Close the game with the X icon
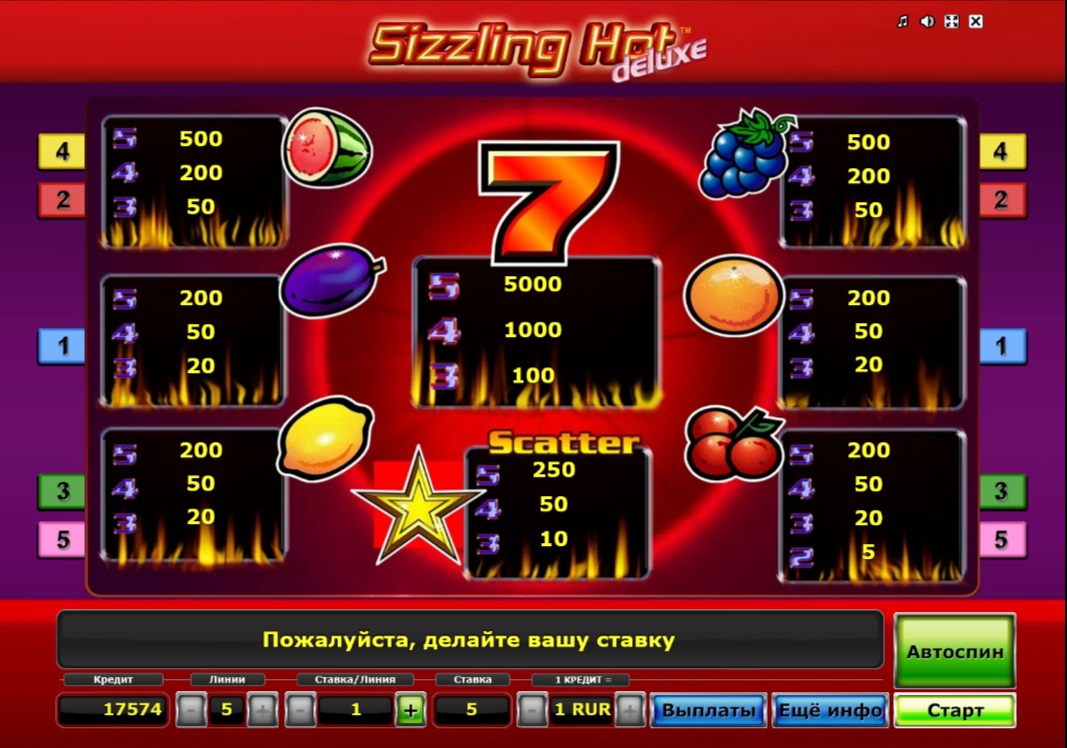This screenshot has width=1067, height=748. coord(976,21)
